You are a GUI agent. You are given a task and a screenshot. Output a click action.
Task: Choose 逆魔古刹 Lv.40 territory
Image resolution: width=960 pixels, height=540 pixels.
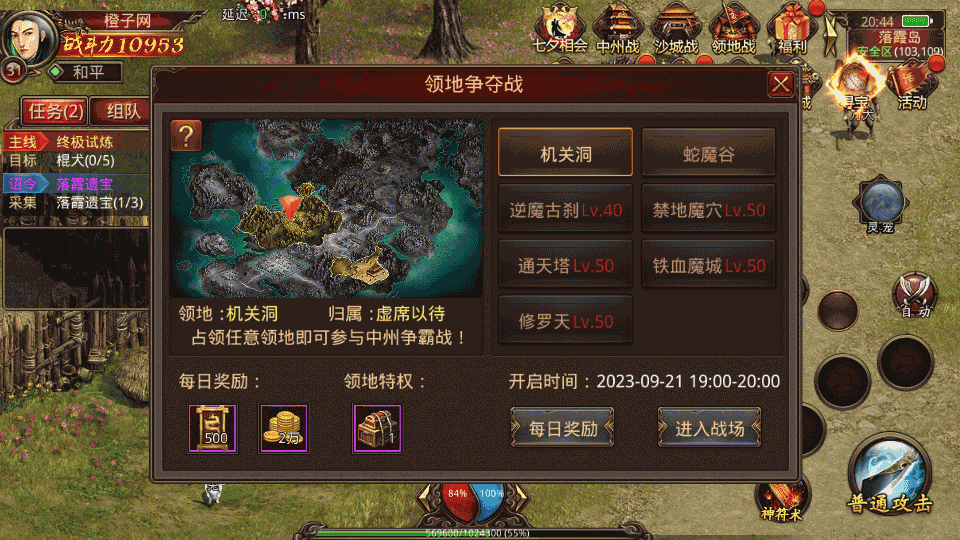tap(565, 210)
